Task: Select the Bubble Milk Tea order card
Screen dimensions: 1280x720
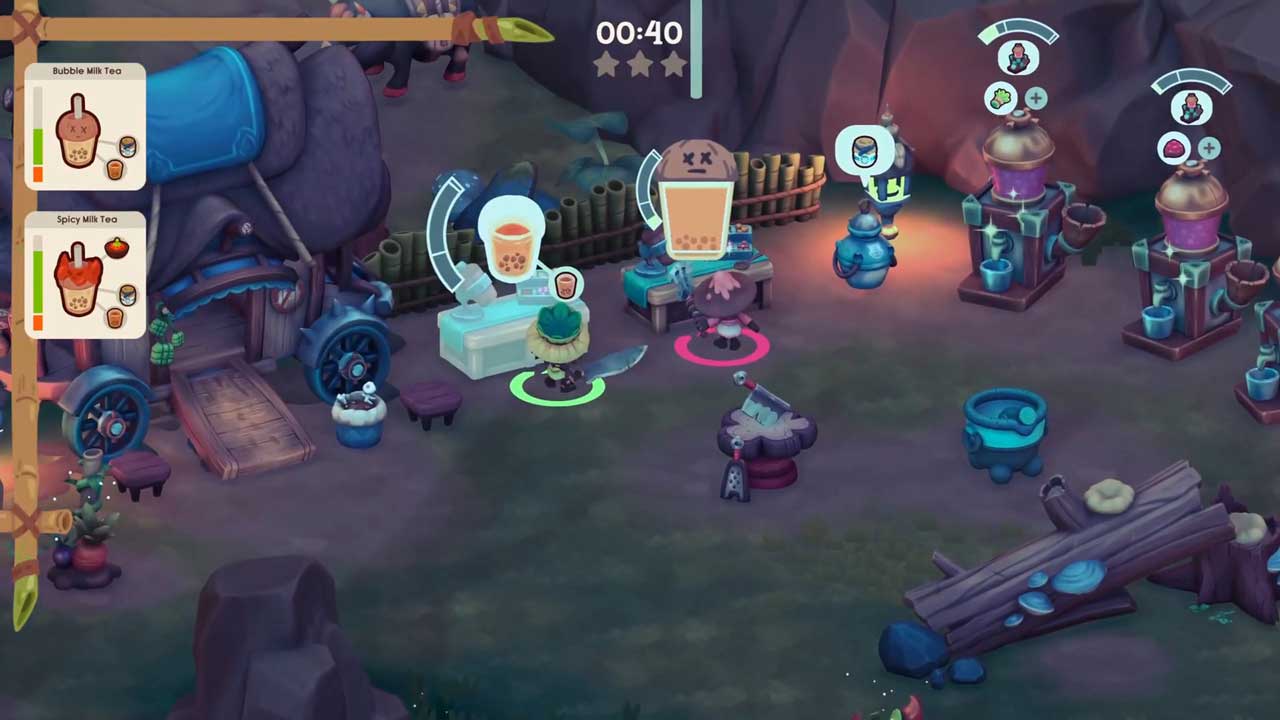Action: coord(85,127)
